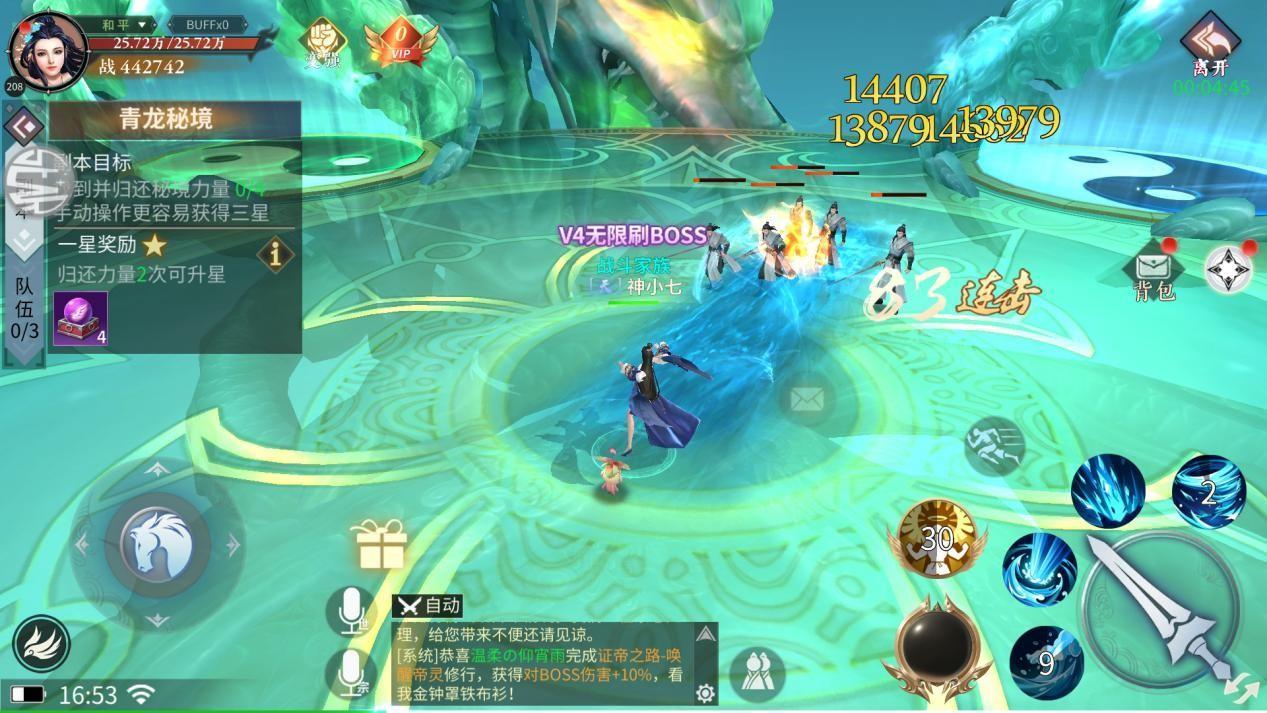
Task: Collapse the 青龙秘境 objective panel
Action: tap(22, 126)
